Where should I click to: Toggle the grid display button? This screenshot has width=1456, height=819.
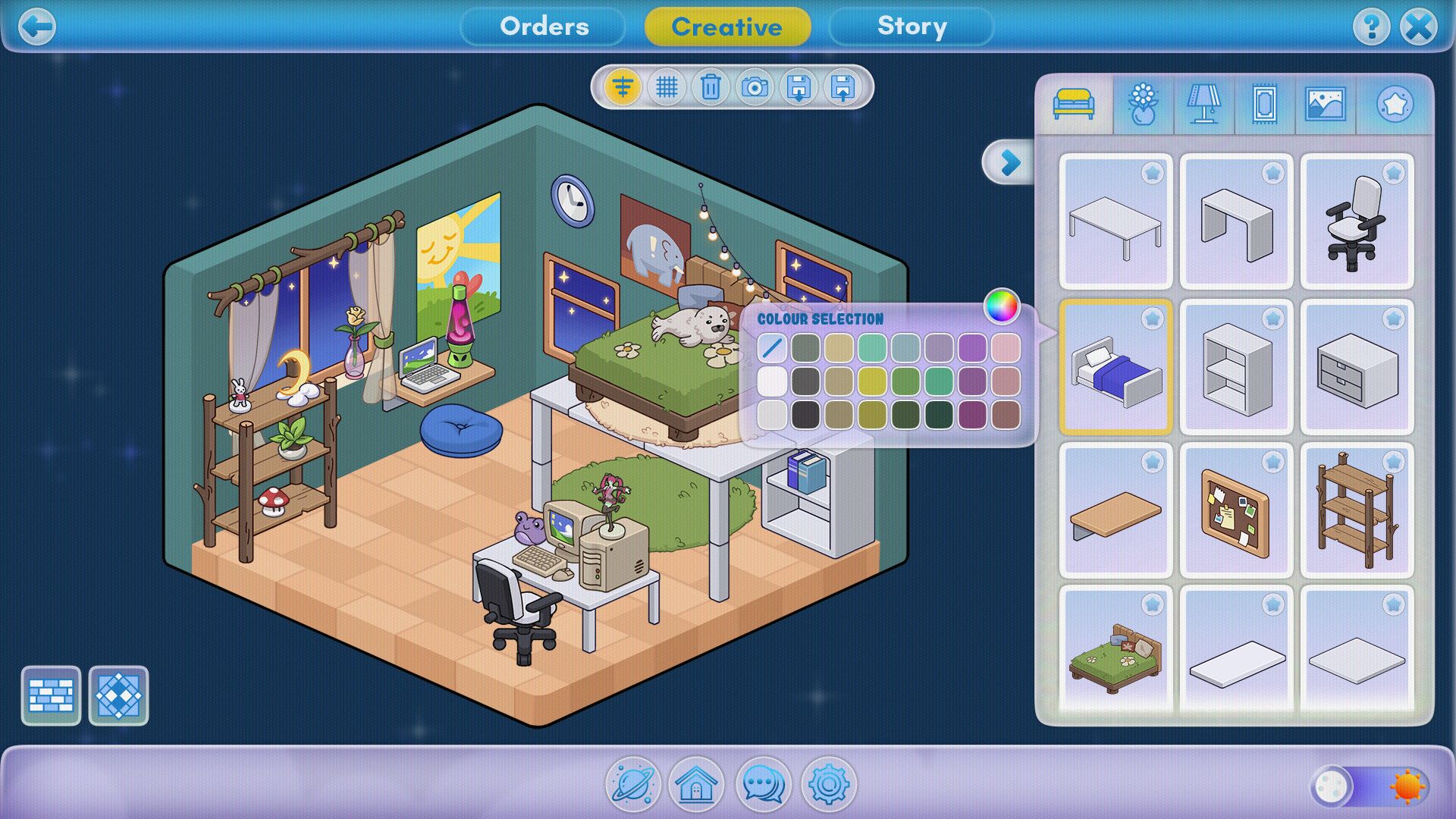(x=667, y=87)
